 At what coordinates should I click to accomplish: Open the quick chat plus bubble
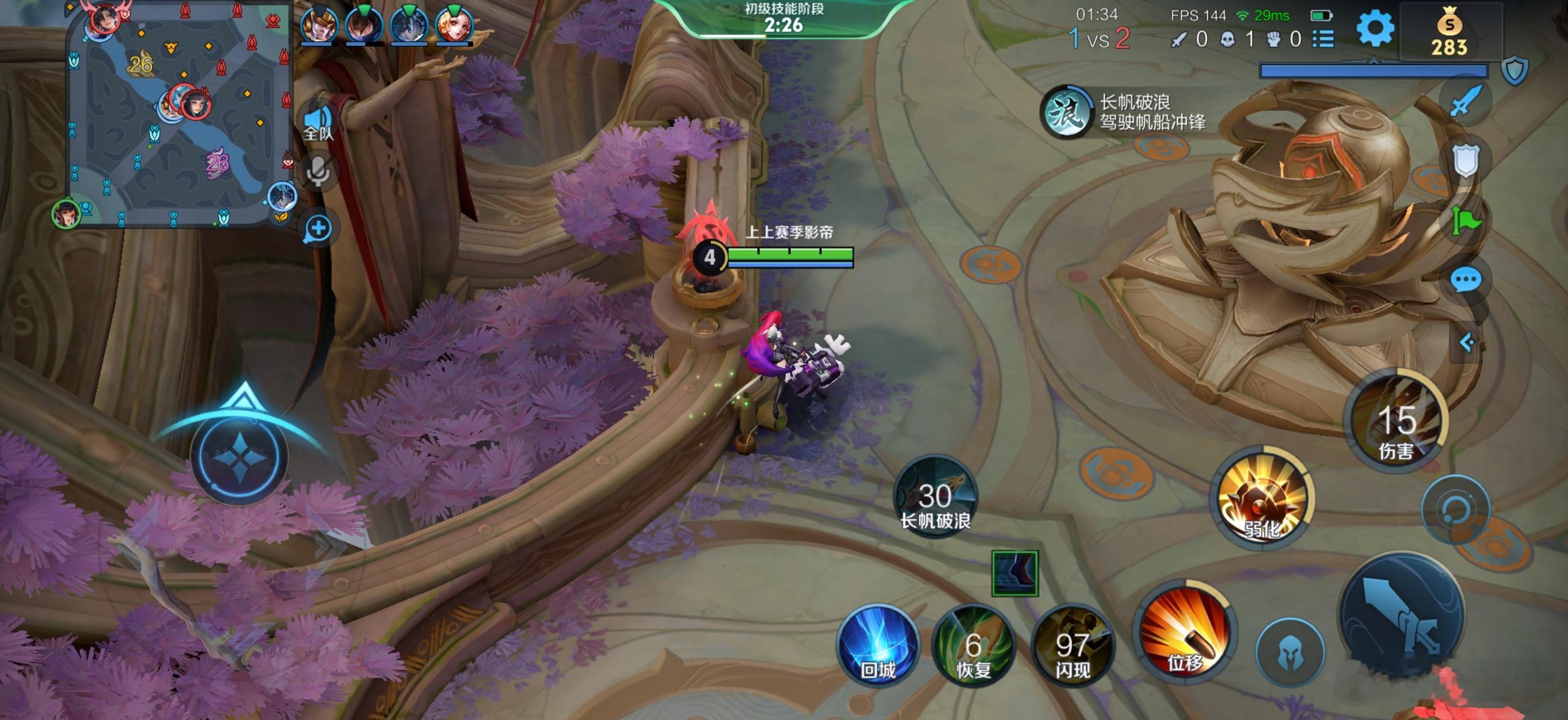point(318,229)
